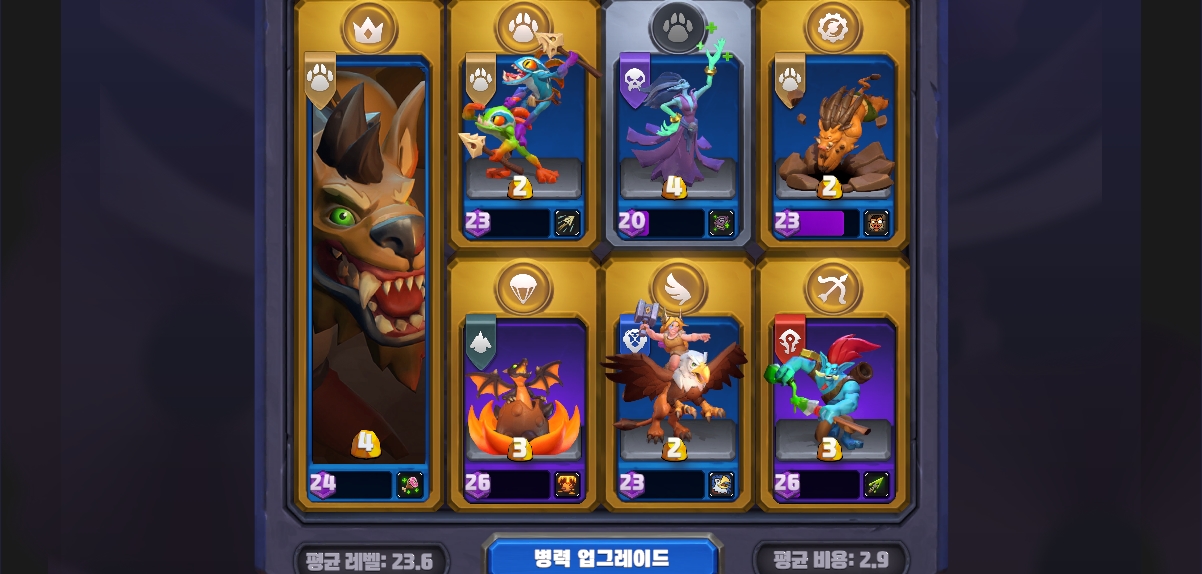Select the orange whelp eggs card

[522, 390]
